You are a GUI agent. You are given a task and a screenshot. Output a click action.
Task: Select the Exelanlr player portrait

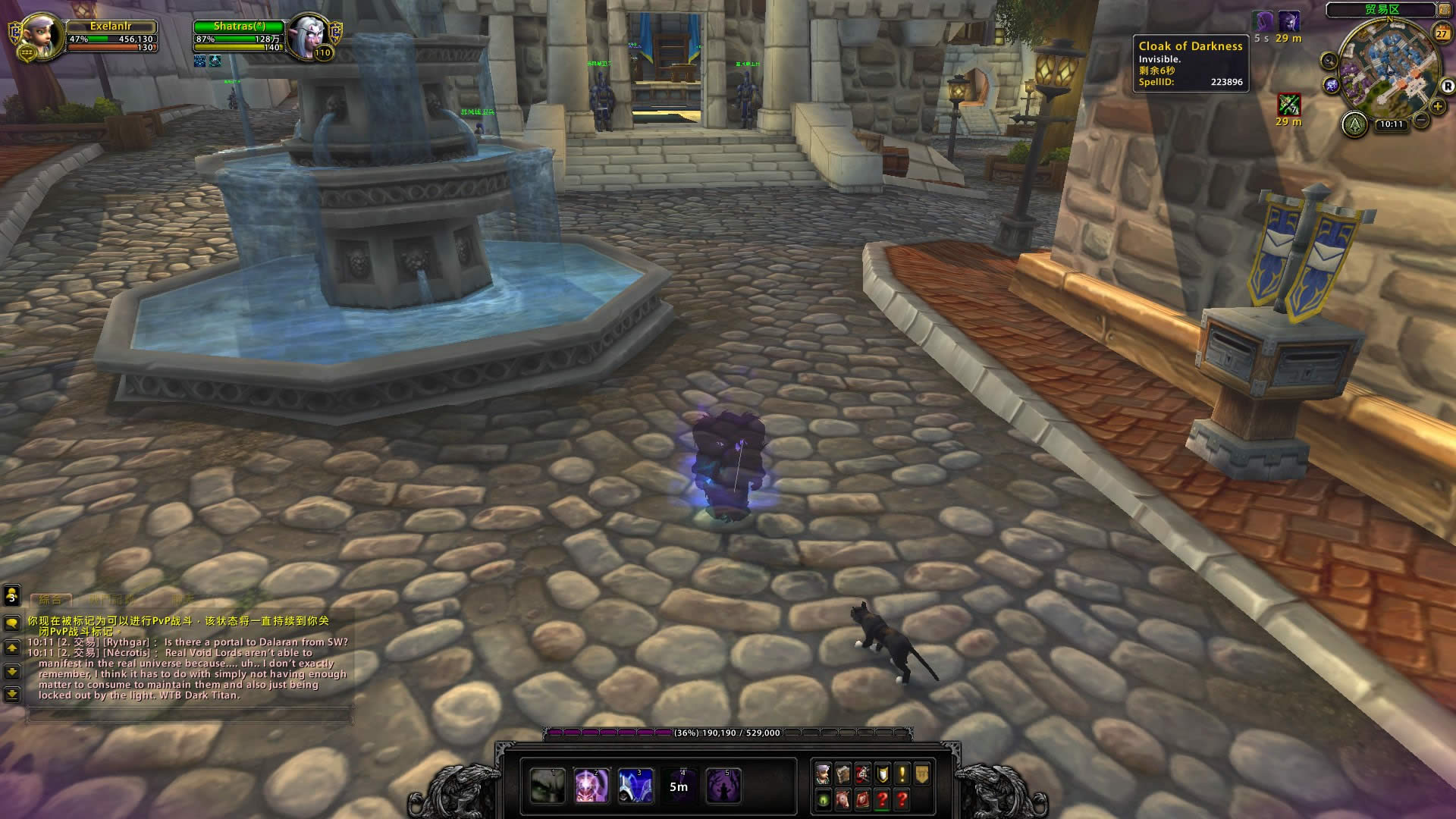pos(41,36)
